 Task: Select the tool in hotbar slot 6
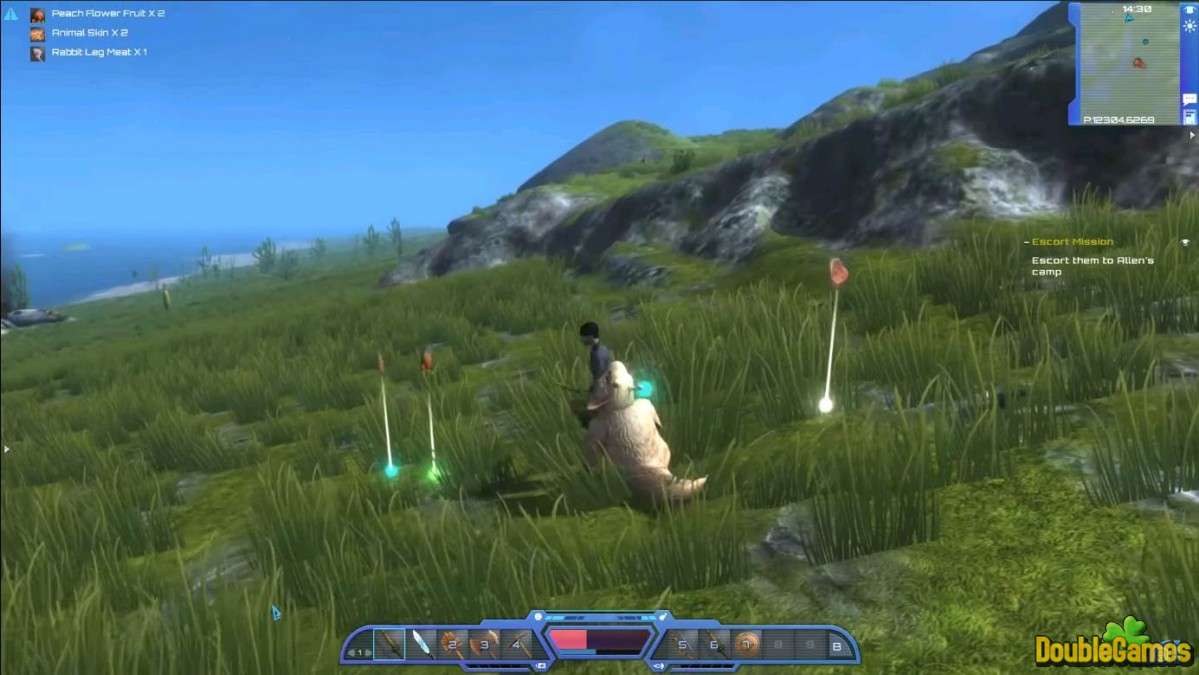[x=713, y=643]
